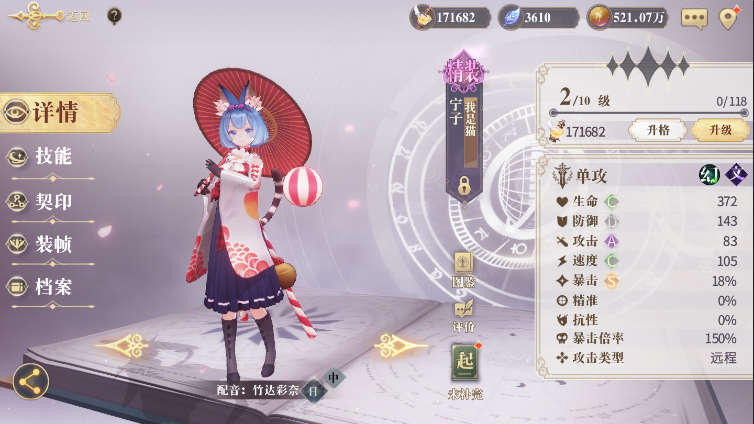Open the chat speech bubble icon

(x=694, y=17)
